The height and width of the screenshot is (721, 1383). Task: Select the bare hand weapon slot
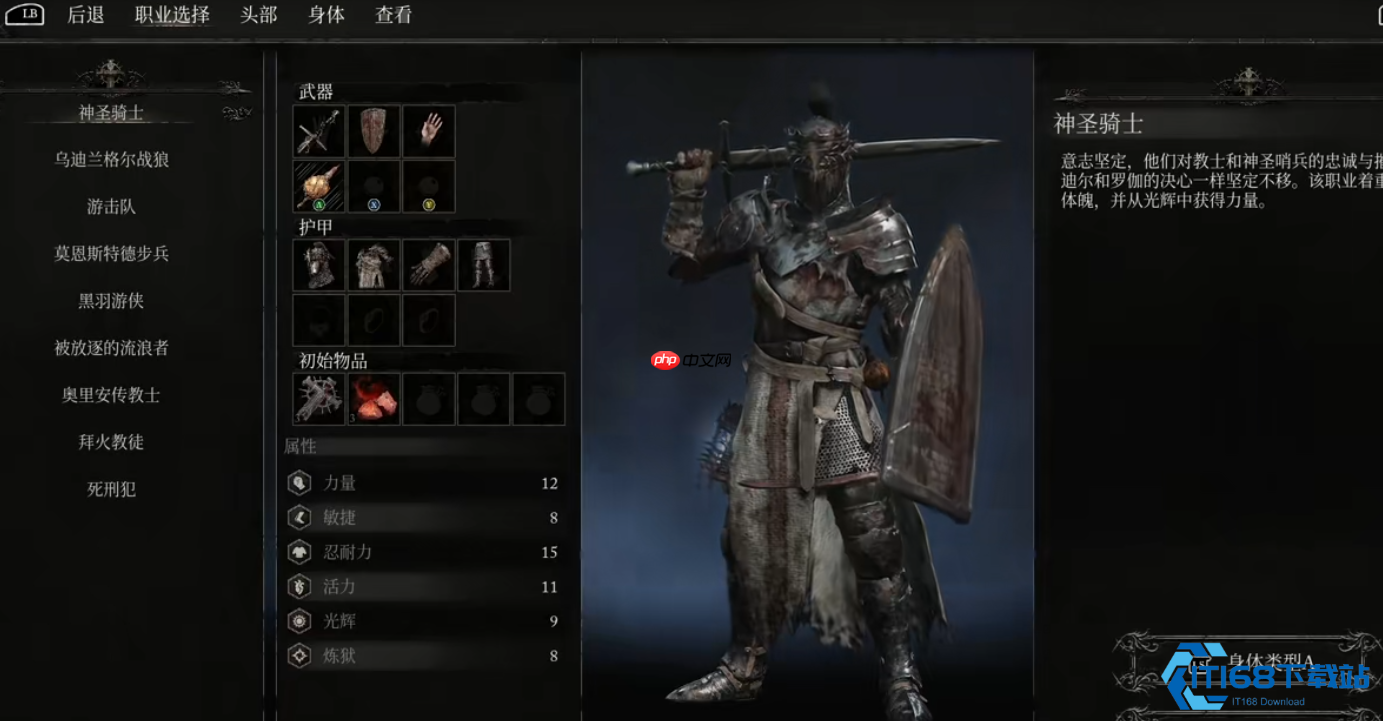click(429, 131)
